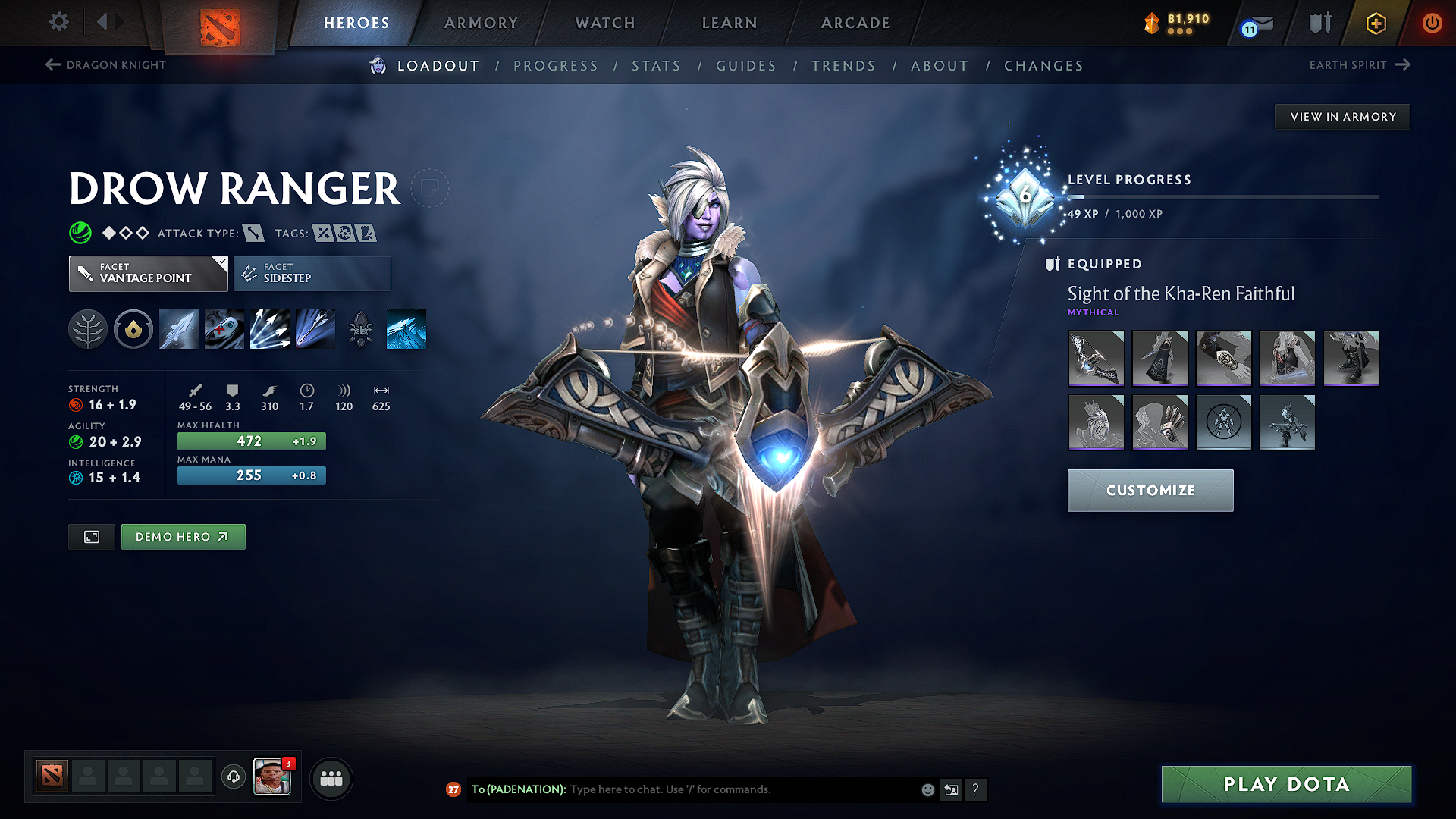Switch between Vantage Point and Sidestep facets
Screen dimensions: 1456x819
click(312, 273)
